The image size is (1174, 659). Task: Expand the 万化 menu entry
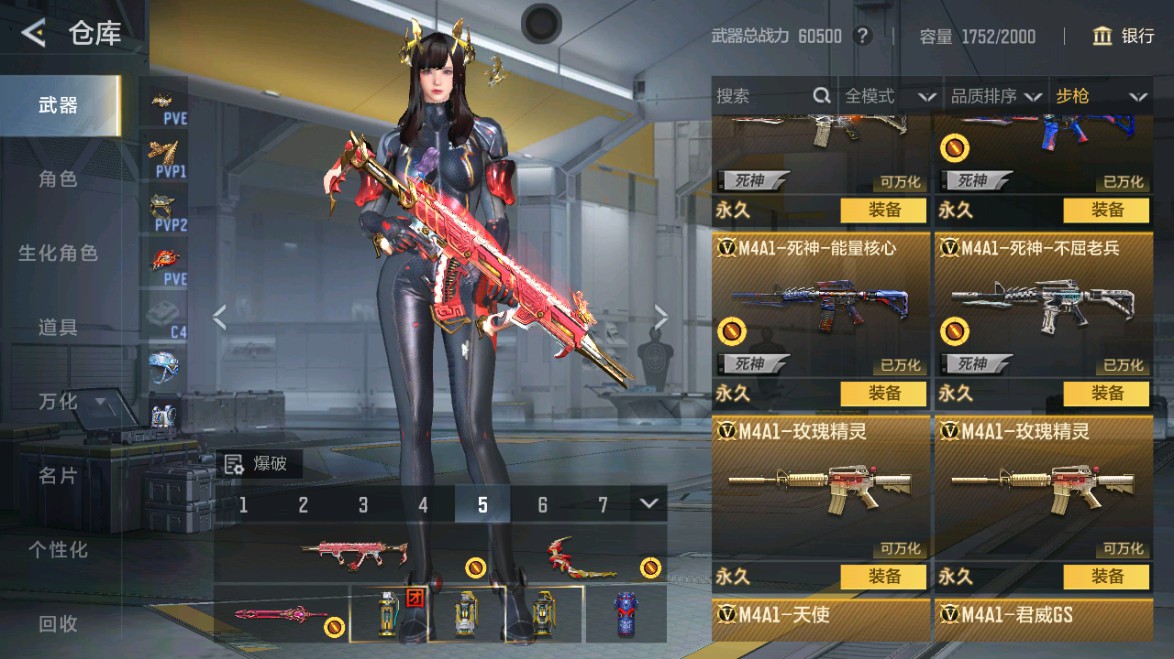[70, 401]
